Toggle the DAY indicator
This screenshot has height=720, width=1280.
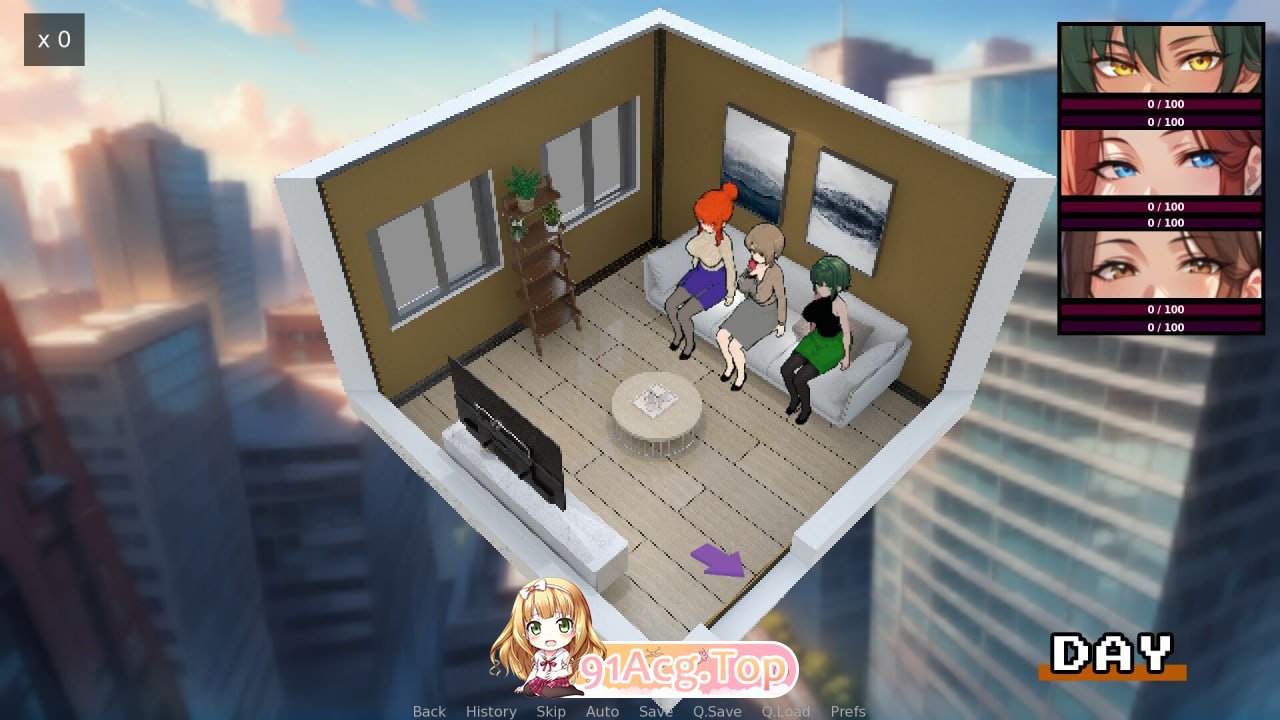pos(1113,655)
